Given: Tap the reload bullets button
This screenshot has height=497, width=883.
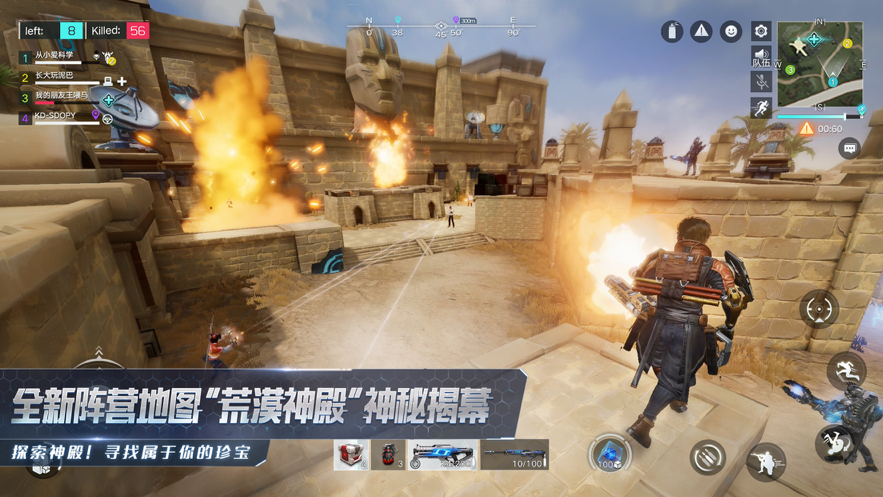Looking at the screenshot, I should [x=707, y=457].
